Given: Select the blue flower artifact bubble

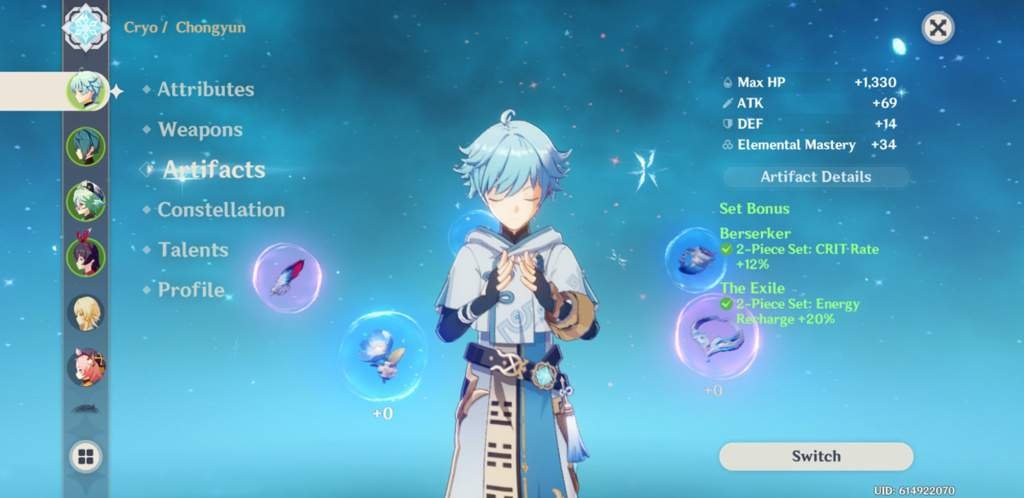Looking at the screenshot, I should 382,356.
